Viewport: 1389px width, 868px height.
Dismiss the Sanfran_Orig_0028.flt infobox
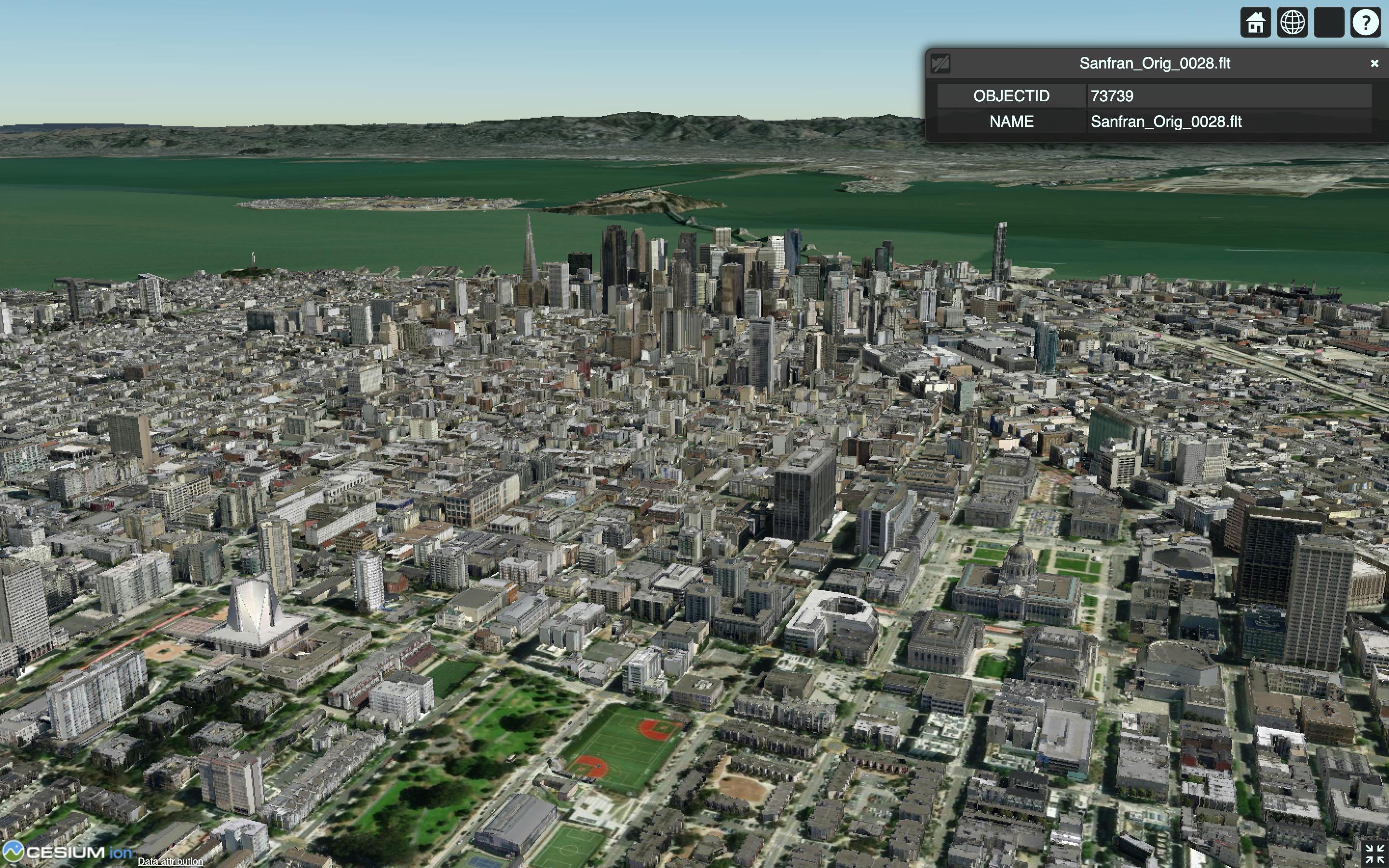[x=1375, y=63]
